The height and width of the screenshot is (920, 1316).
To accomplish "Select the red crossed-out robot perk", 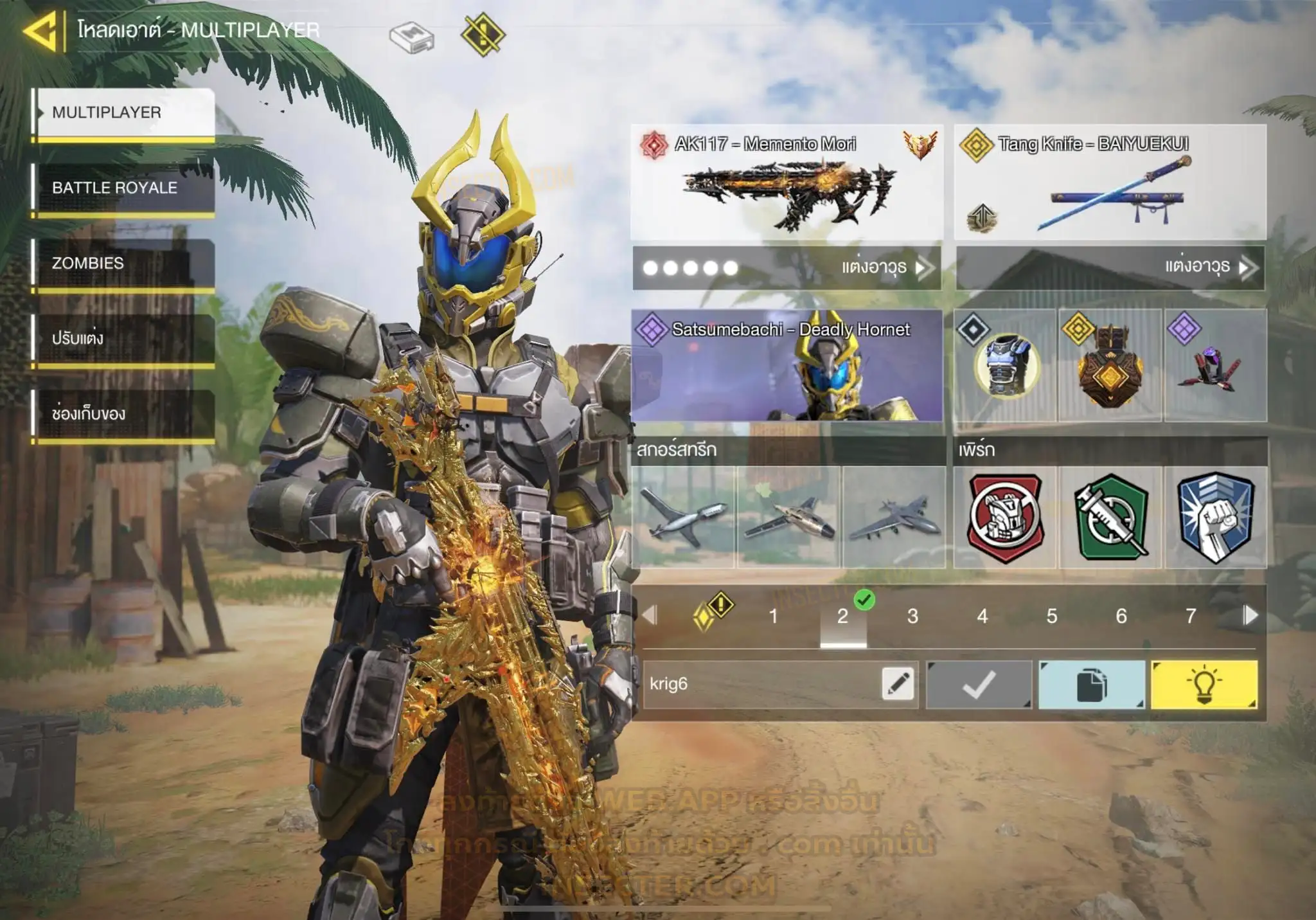I will [1006, 518].
